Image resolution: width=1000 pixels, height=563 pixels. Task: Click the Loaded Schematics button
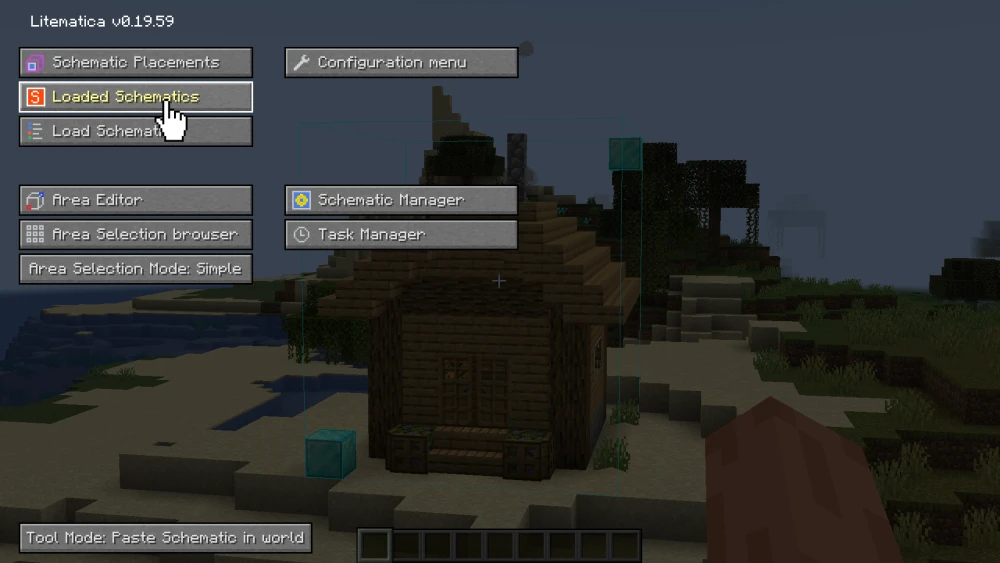pos(135,97)
